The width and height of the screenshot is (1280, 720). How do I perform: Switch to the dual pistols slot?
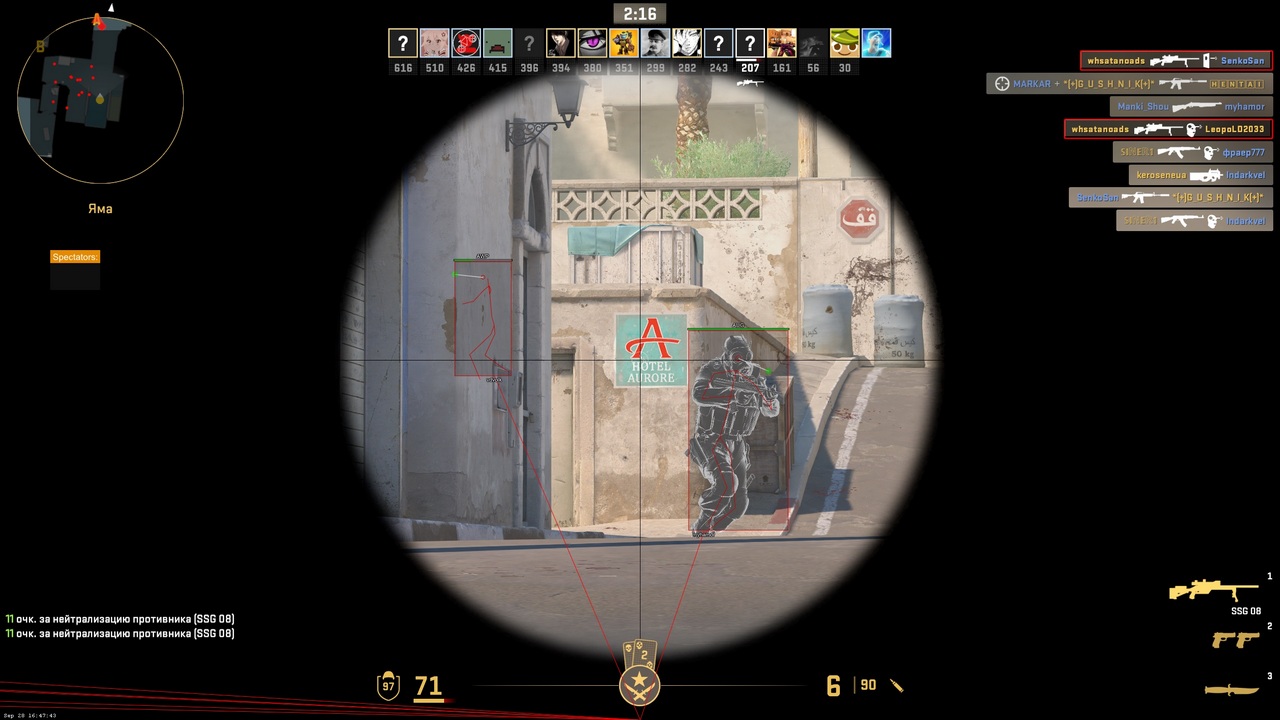(1234, 639)
